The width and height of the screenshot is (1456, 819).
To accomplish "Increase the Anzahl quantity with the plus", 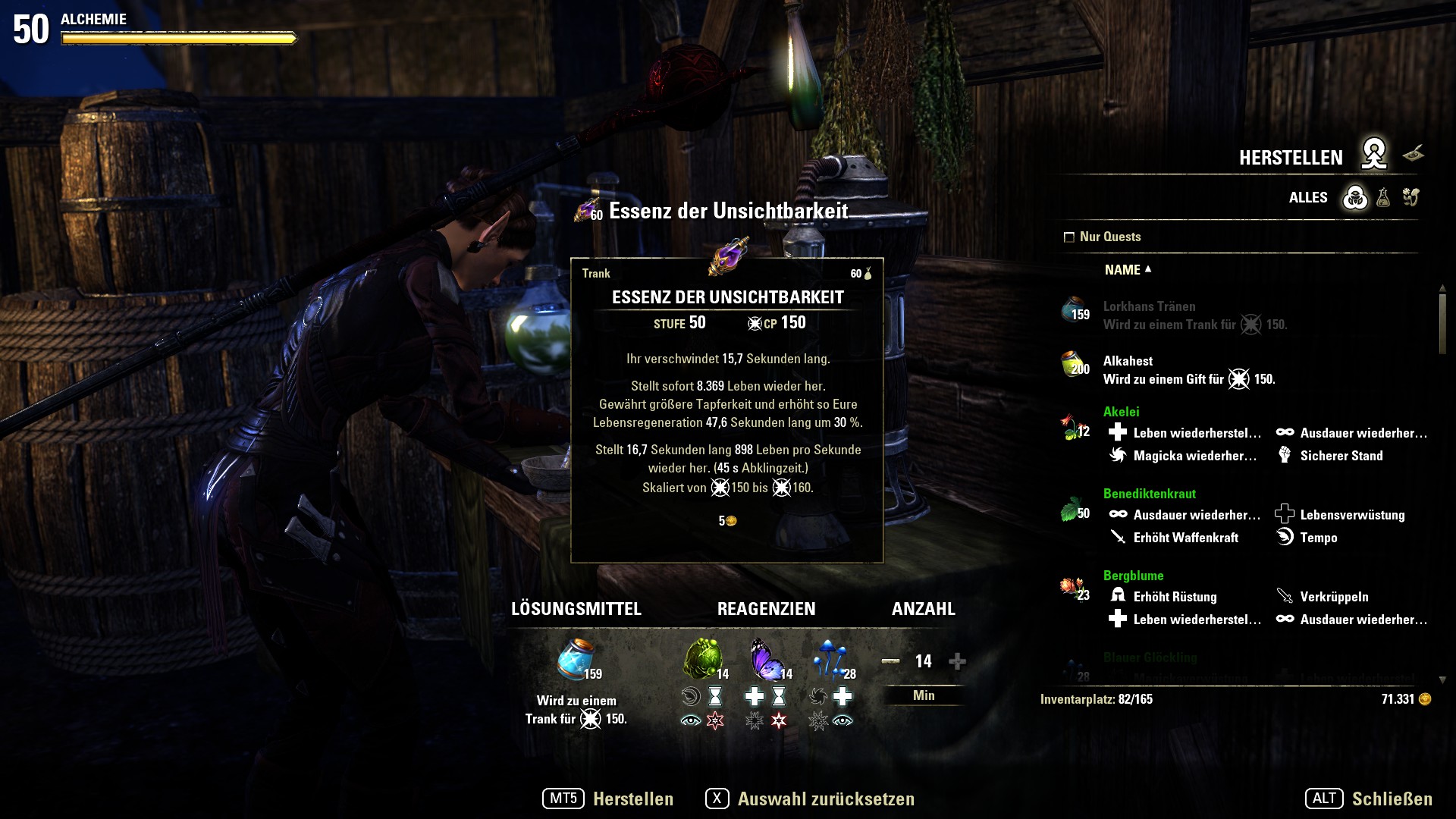I will [x=957, y=661].
